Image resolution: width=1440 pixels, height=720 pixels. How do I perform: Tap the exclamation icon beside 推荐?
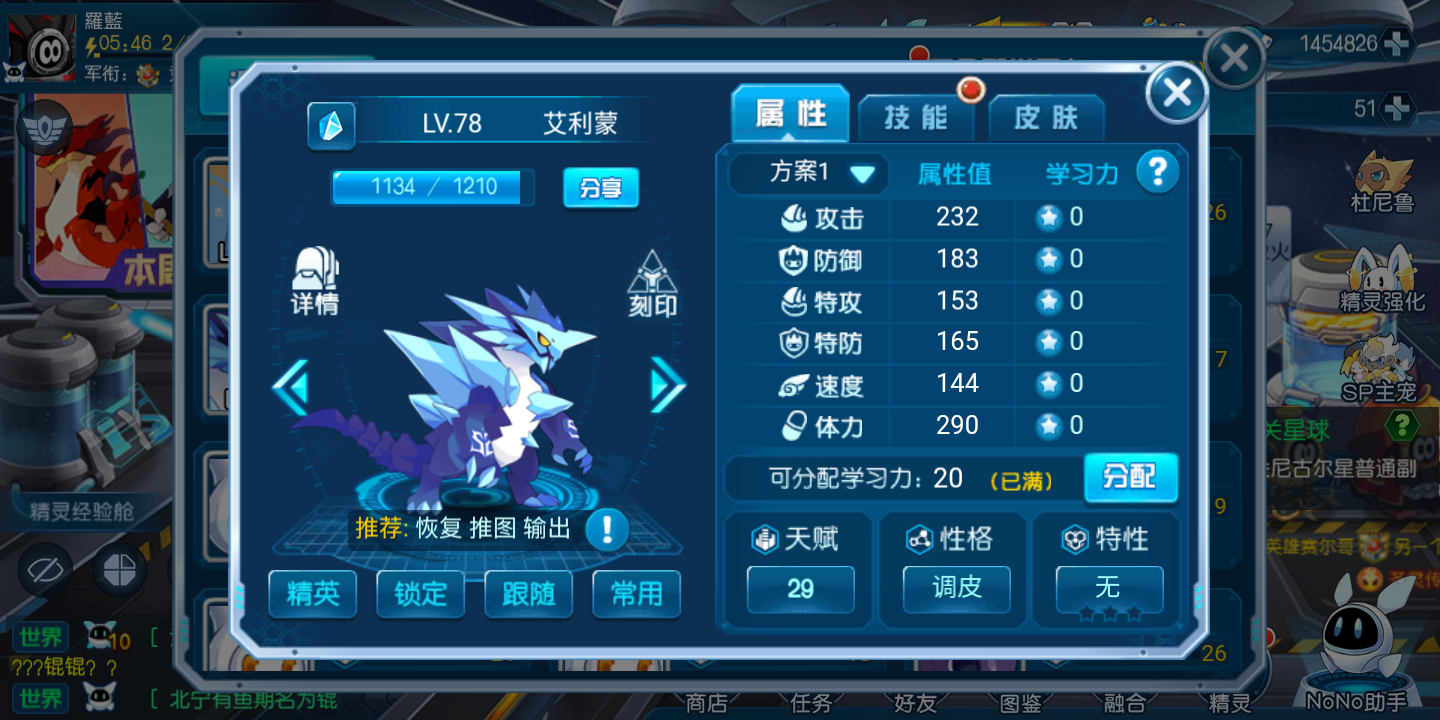tap(606, 529)
